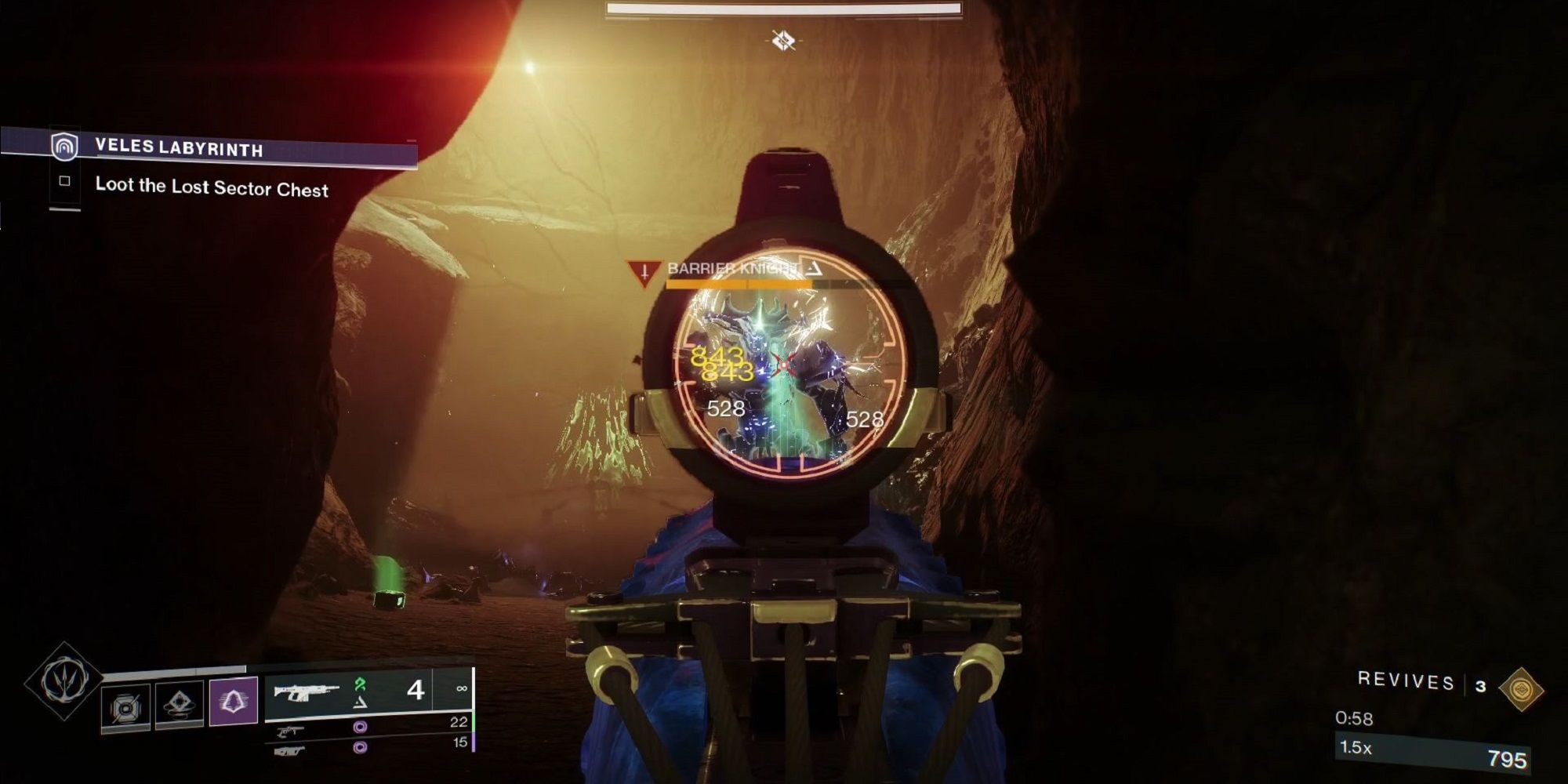
Task: Select the gold revive token icon
Action: coord(1521,690)
